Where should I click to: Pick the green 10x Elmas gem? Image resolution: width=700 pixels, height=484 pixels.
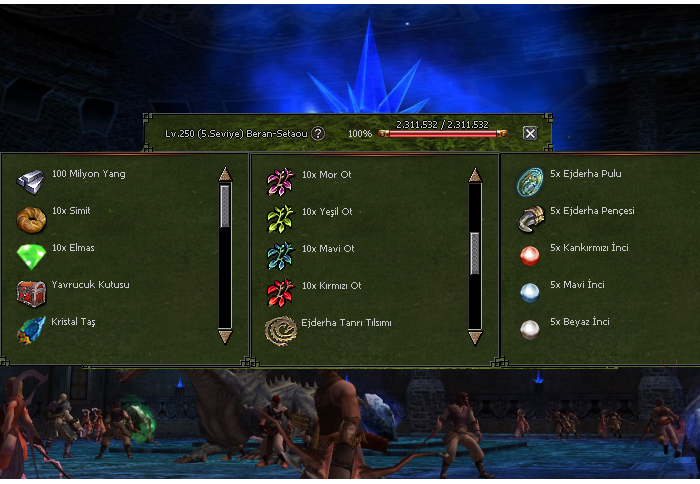pyautogui.click(x=32, y=255)
